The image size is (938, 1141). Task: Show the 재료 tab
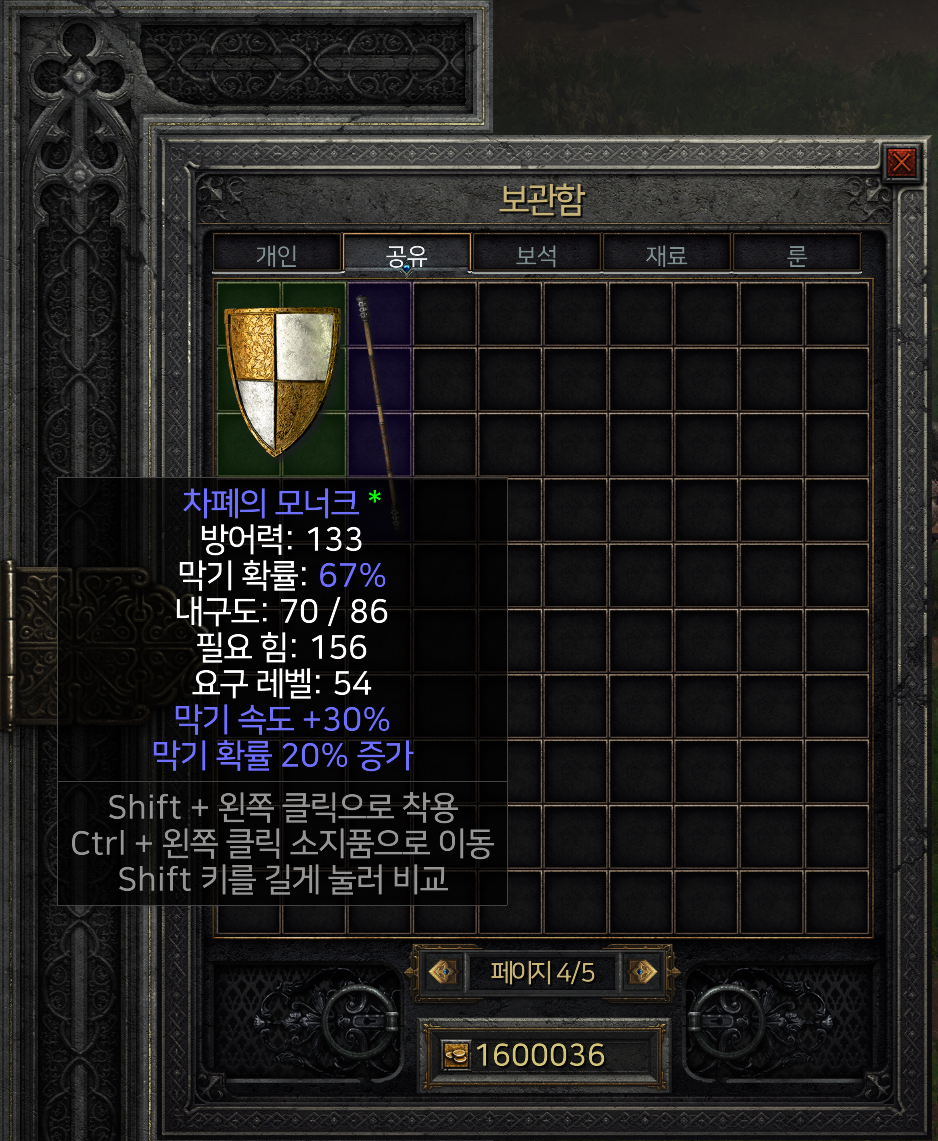click(666, 254)
